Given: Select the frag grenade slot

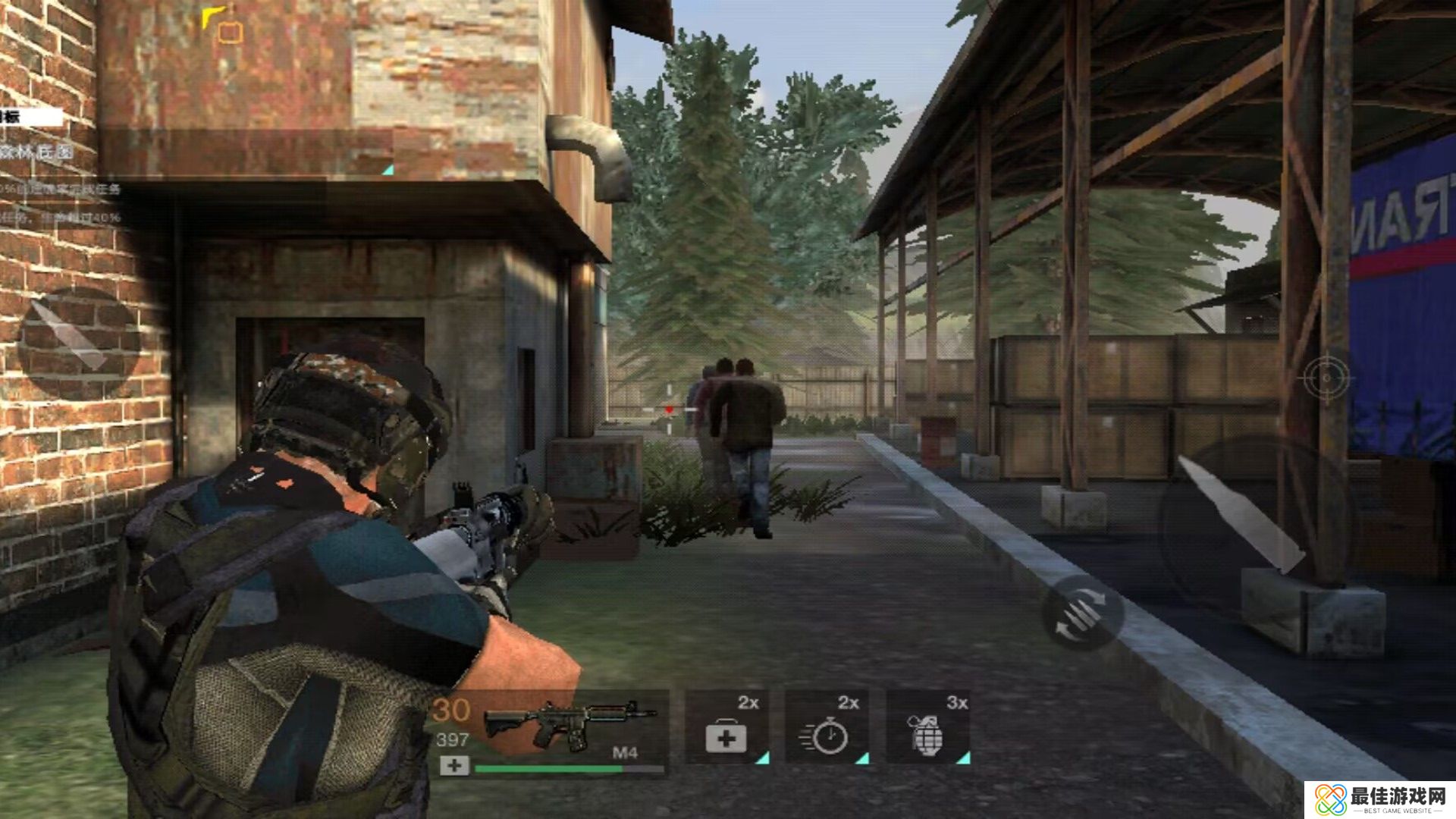Looking at the screenshot, I should coord(928,727).
